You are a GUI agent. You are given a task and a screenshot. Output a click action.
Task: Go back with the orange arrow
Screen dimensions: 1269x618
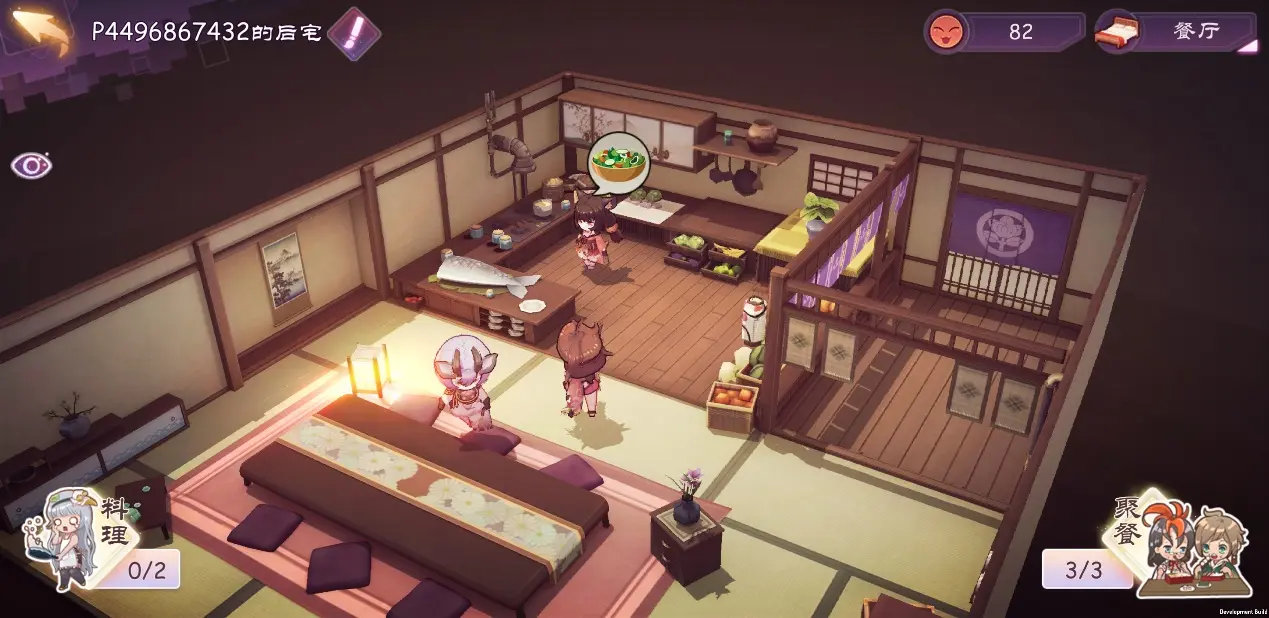click(x=41, y=32)
